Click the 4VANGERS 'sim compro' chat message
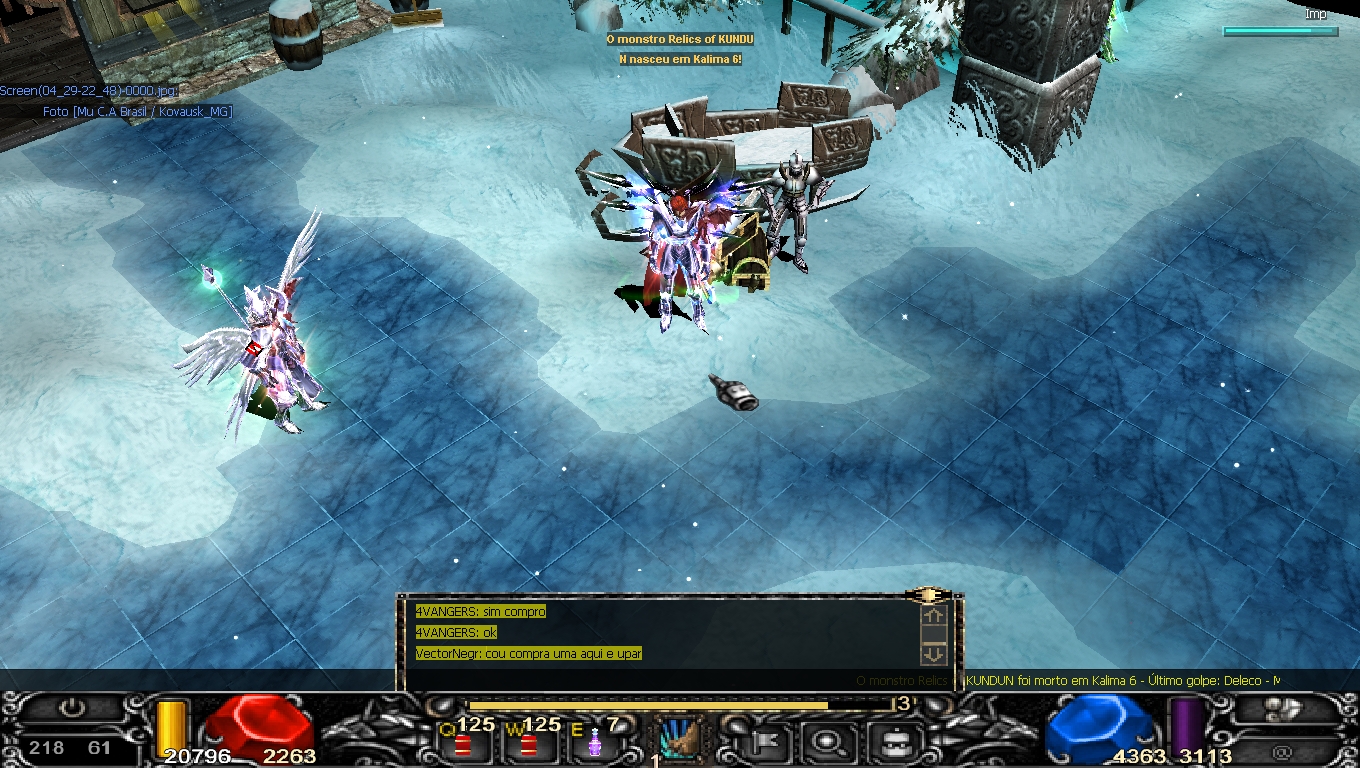 [480, 611]
